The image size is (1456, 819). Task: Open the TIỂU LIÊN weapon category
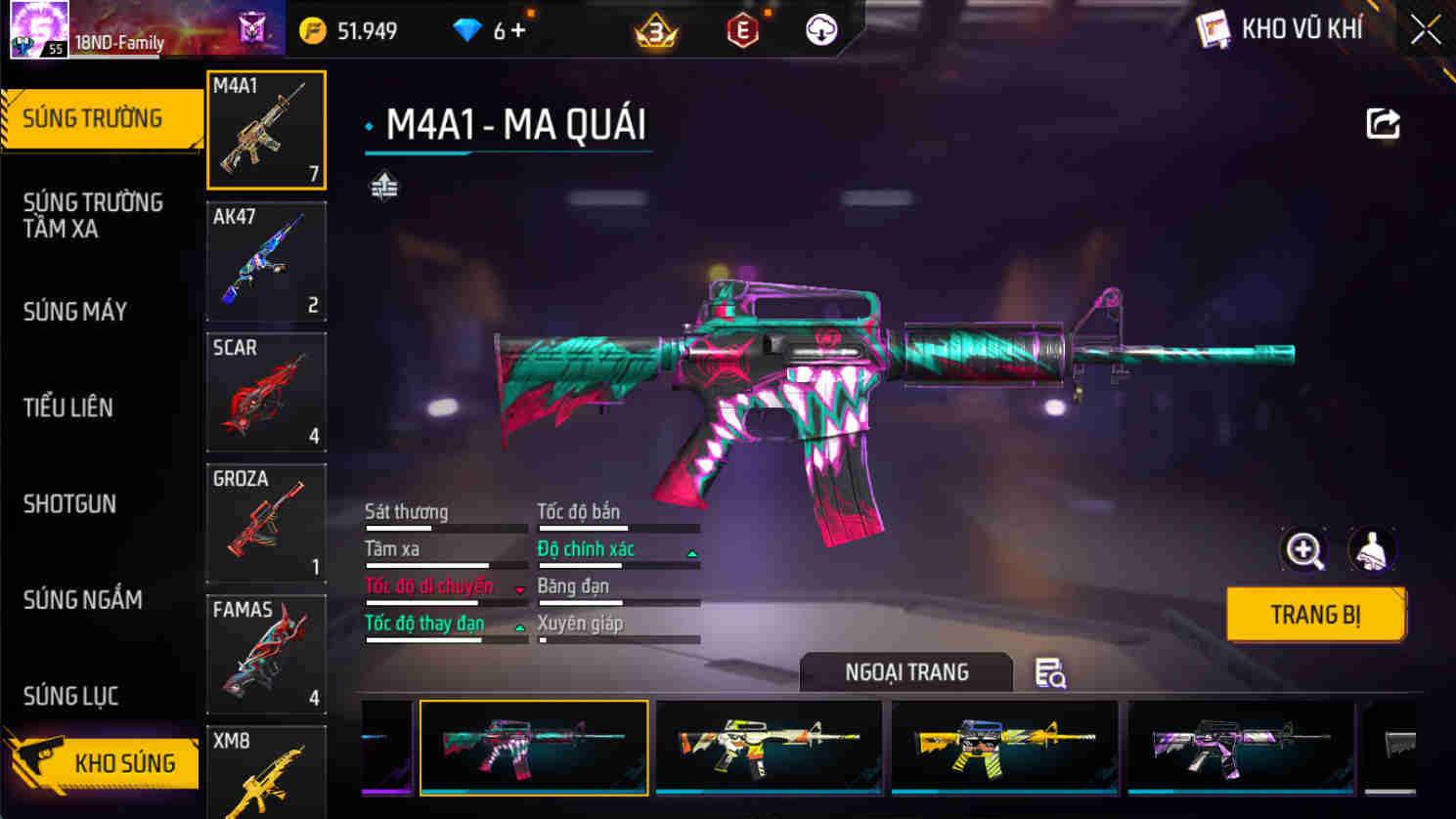click(68, 408)
